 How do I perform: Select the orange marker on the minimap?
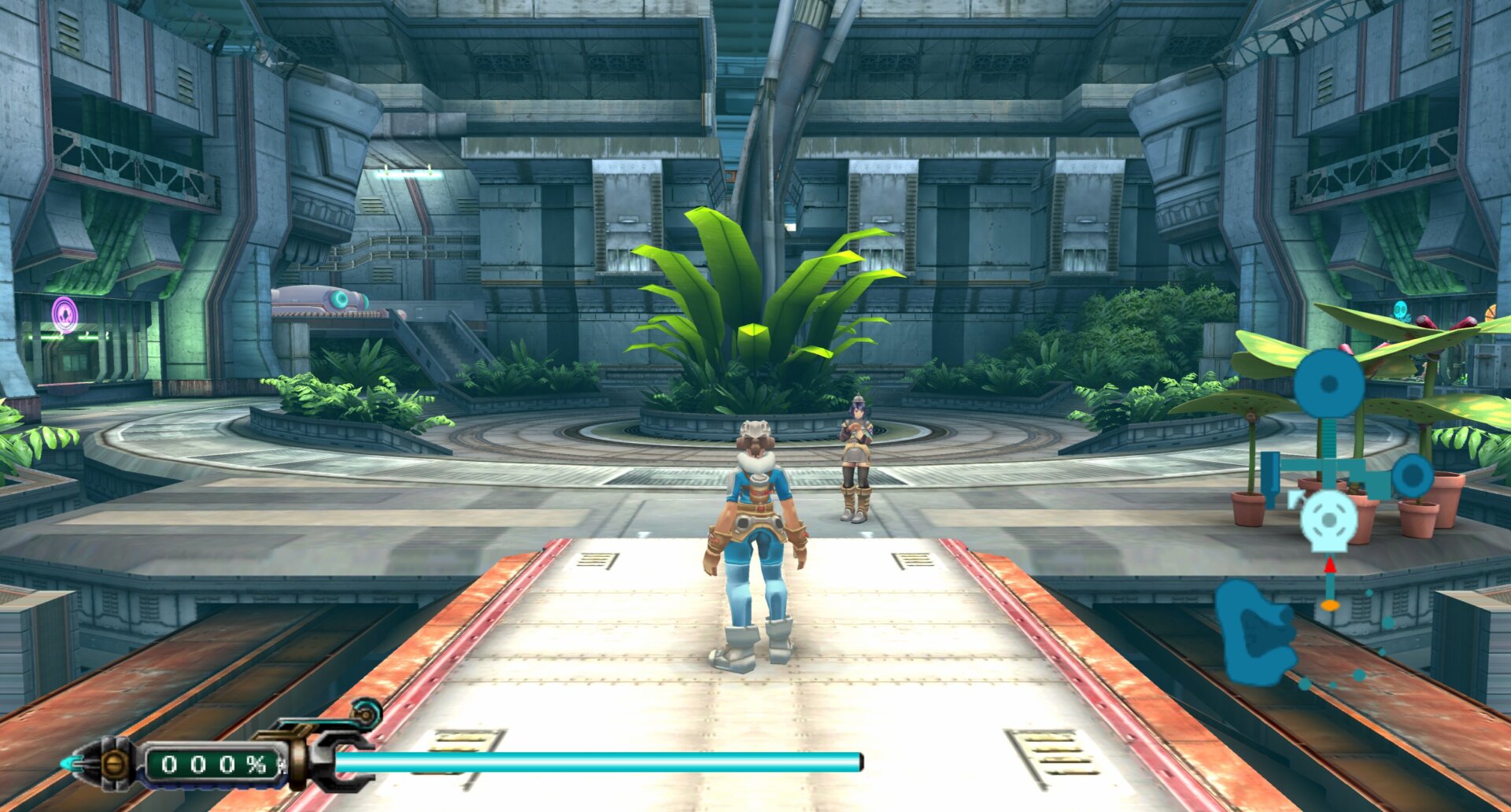point(1330,605)
